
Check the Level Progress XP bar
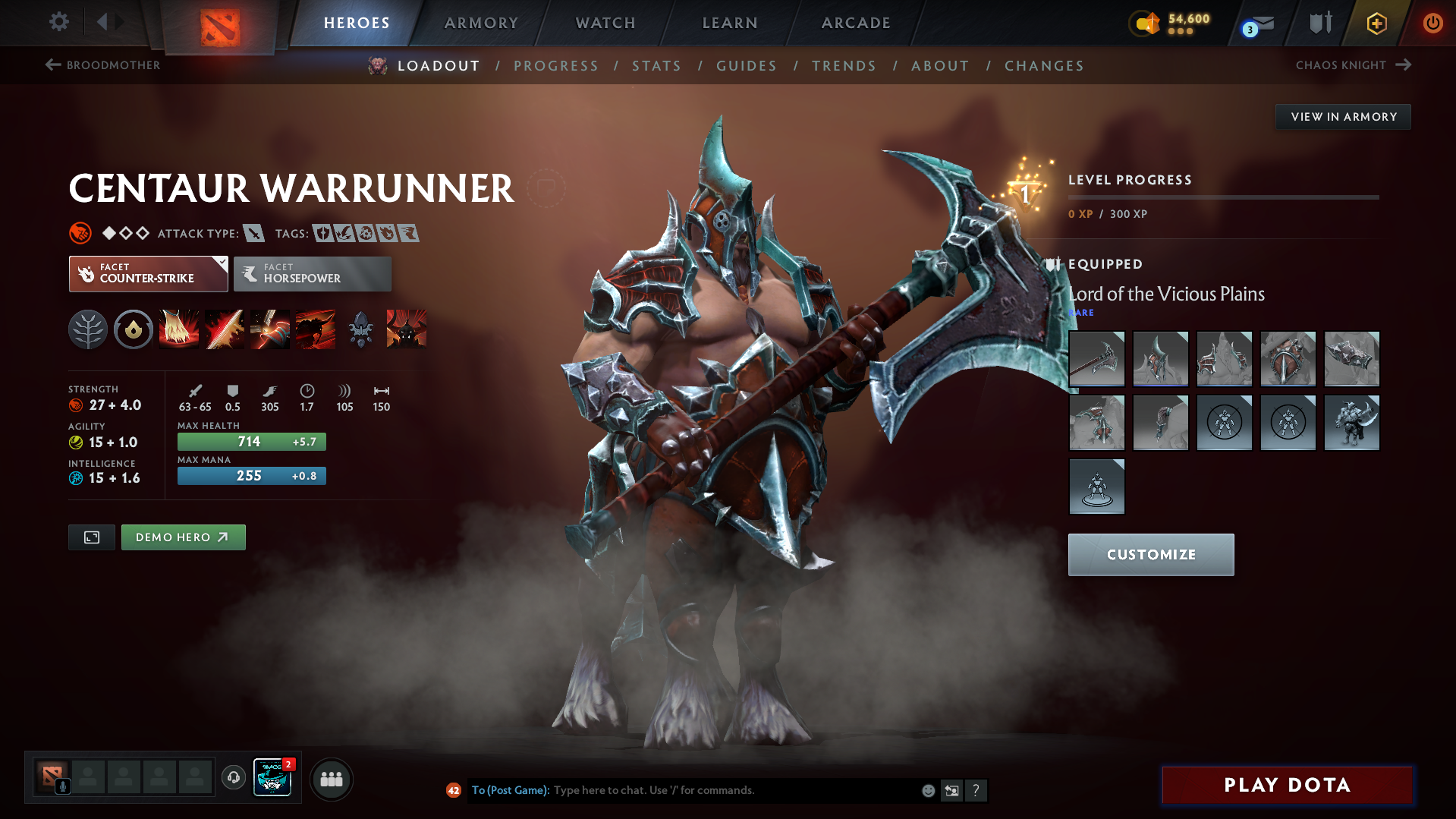coord(1223,197)
